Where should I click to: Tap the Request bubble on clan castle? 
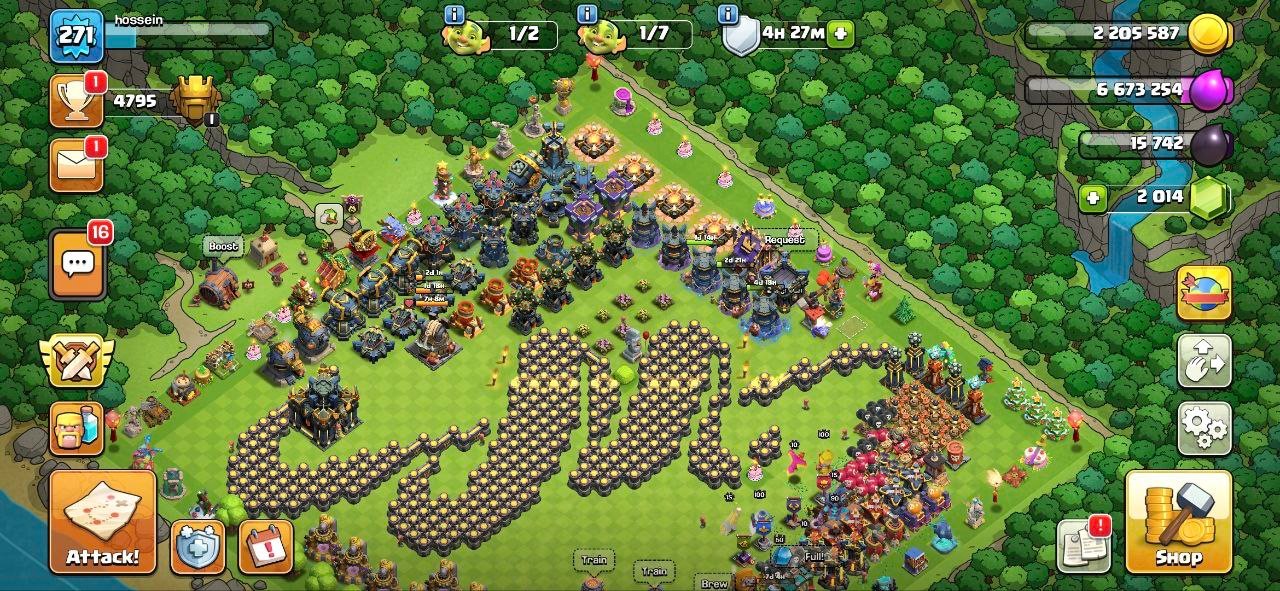(x=784, y=240)
